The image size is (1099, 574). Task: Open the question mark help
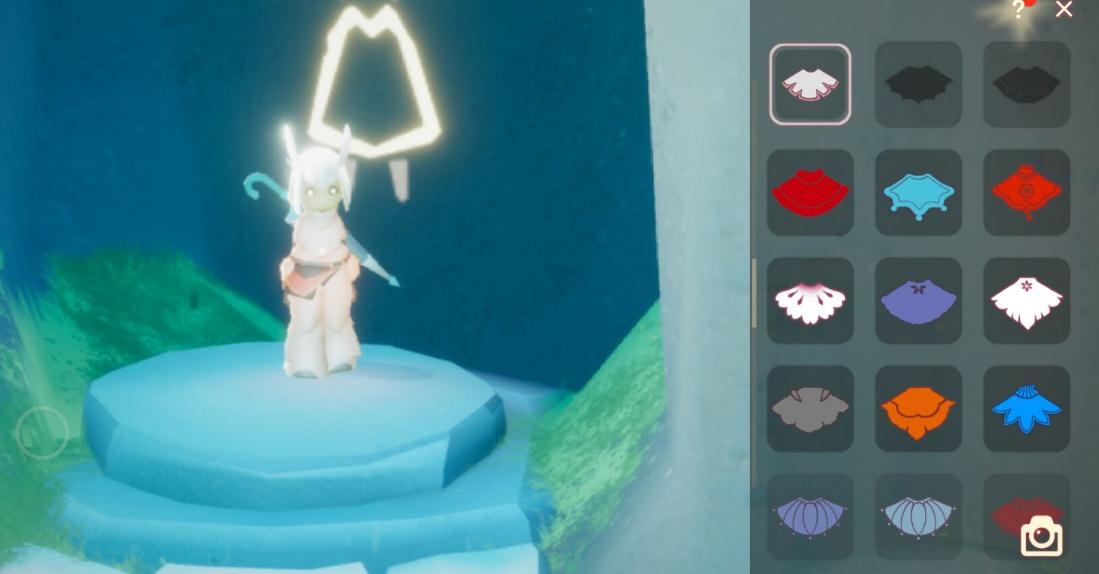(1018, 10)
